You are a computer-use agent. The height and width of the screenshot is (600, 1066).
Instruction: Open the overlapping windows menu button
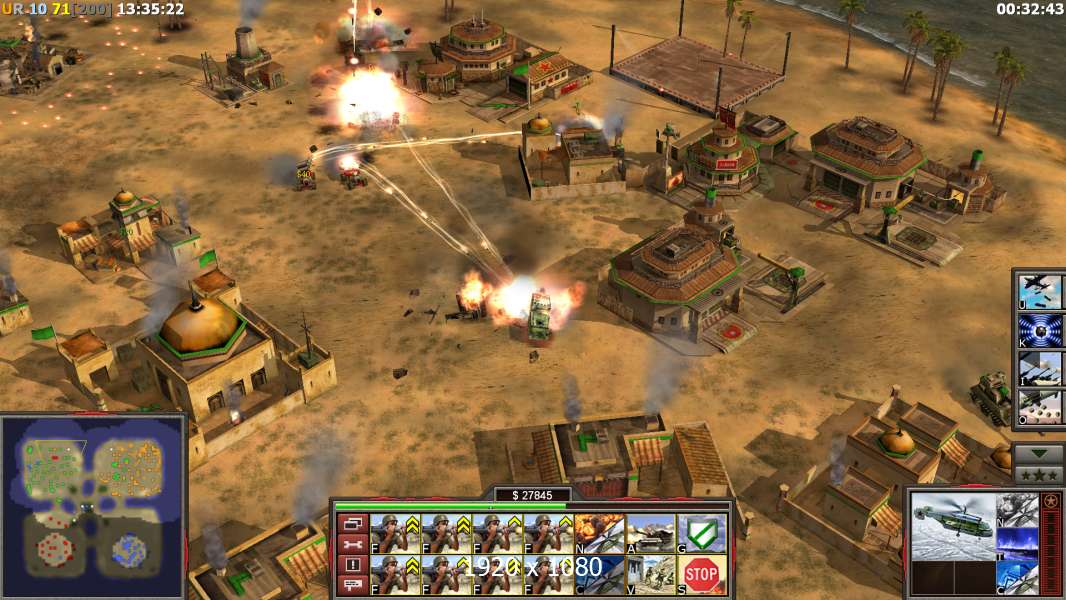[352, 523]
